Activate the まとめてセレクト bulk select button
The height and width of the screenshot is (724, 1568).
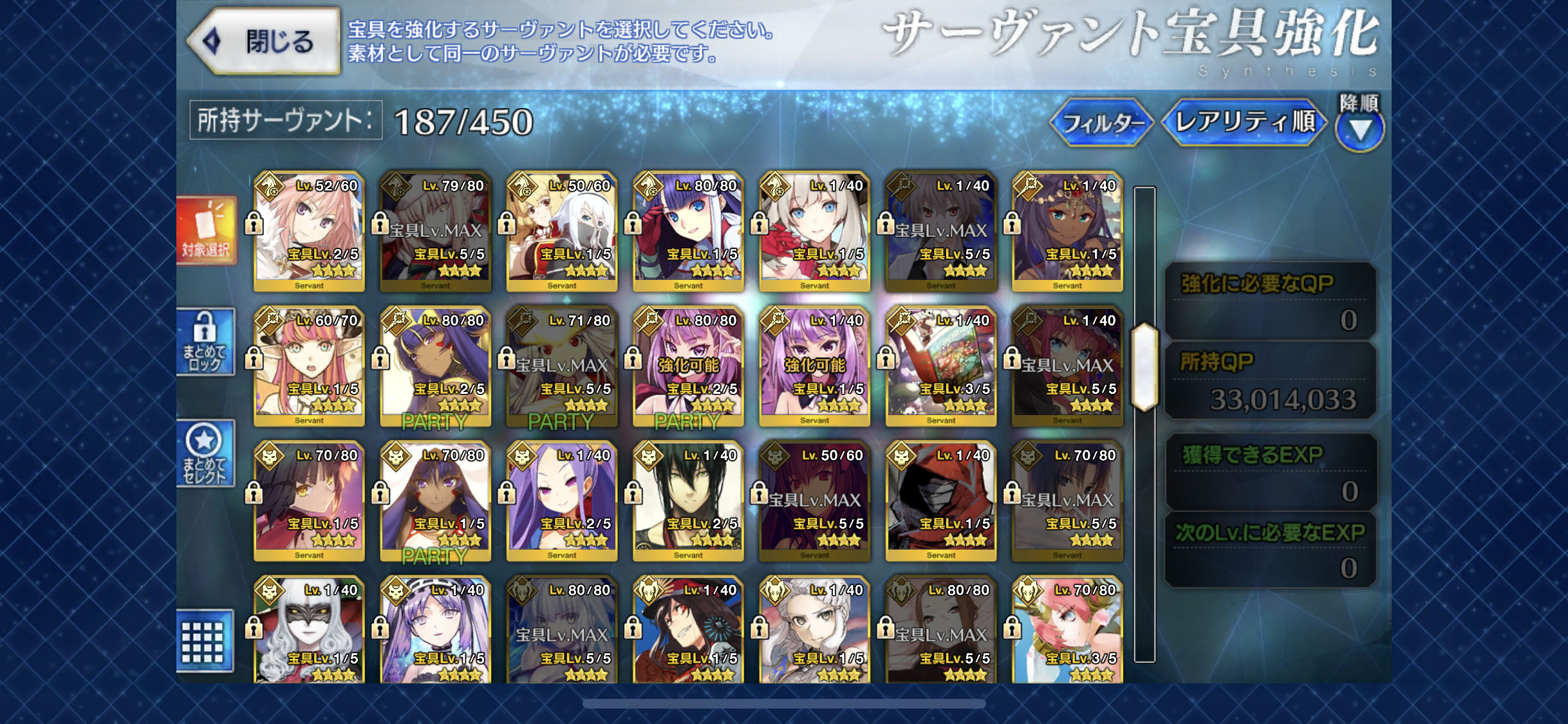206,453
